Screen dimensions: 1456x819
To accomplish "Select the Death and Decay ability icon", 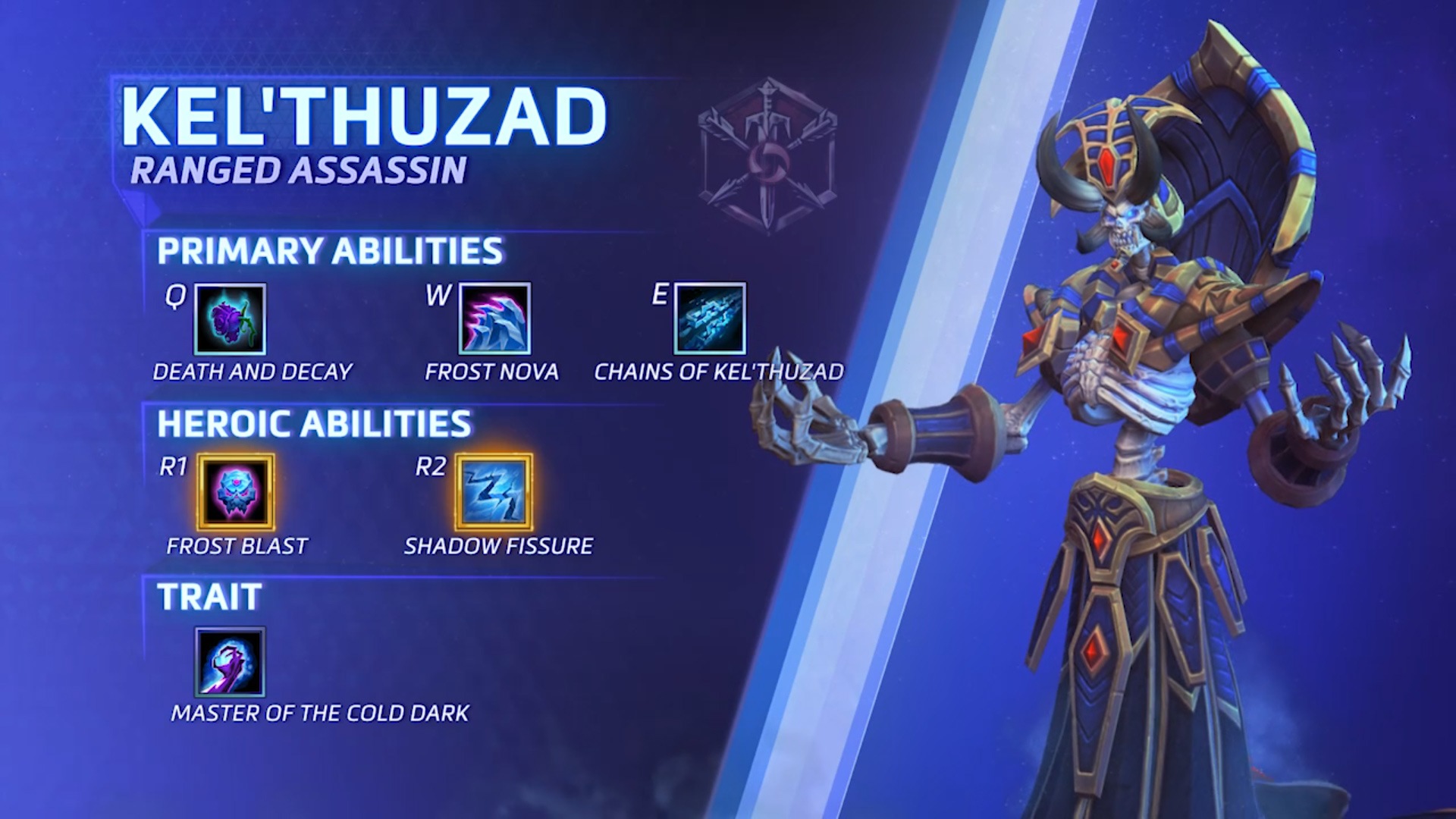I will (230, 319).
